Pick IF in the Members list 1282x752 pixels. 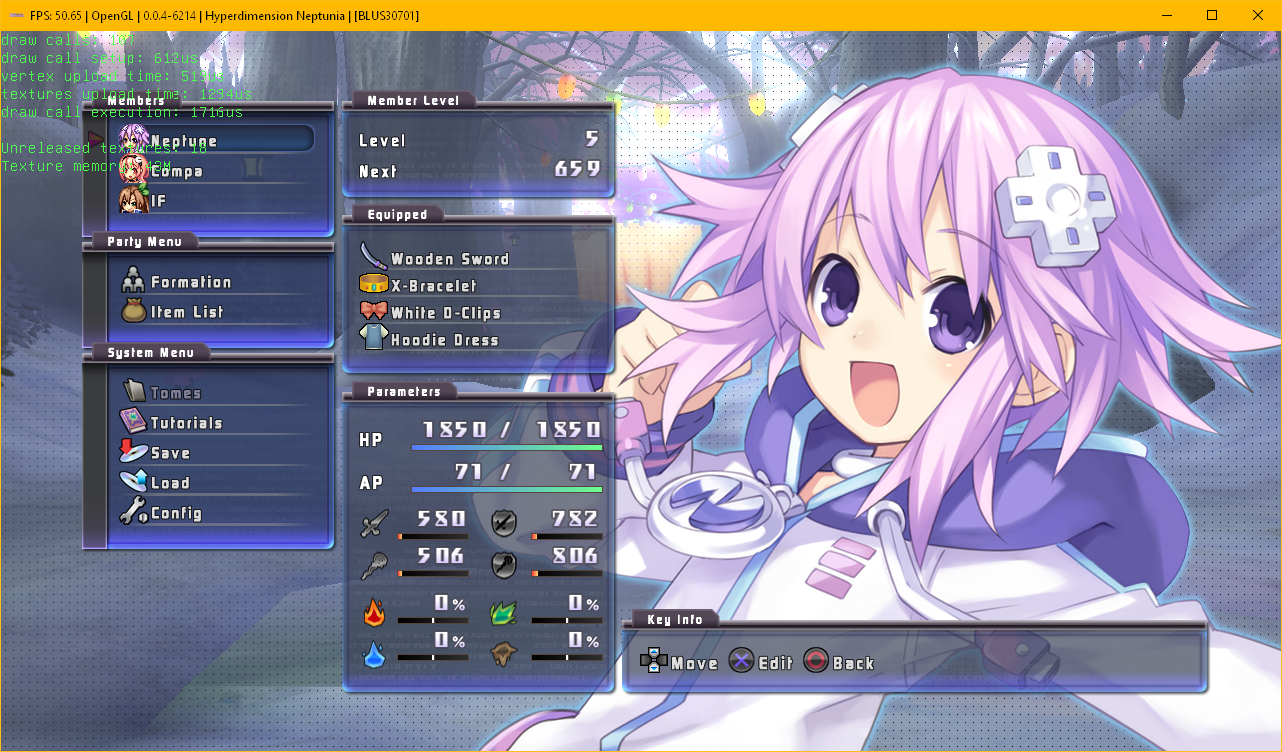tap(158, 201)
